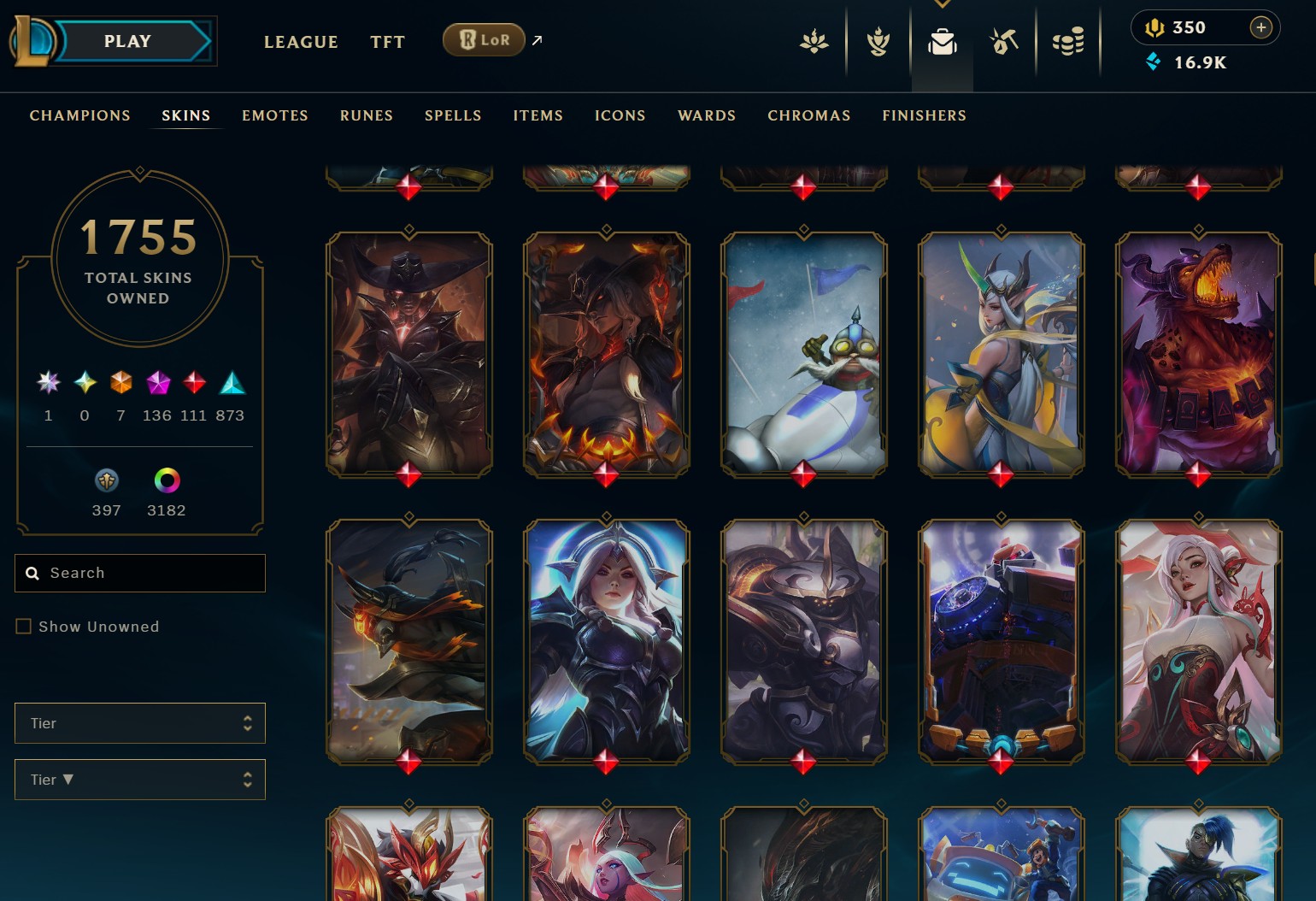Screen dimensions: 1316x901
Task: Add RP with the plus button
Action: (x=1260, y=27)
